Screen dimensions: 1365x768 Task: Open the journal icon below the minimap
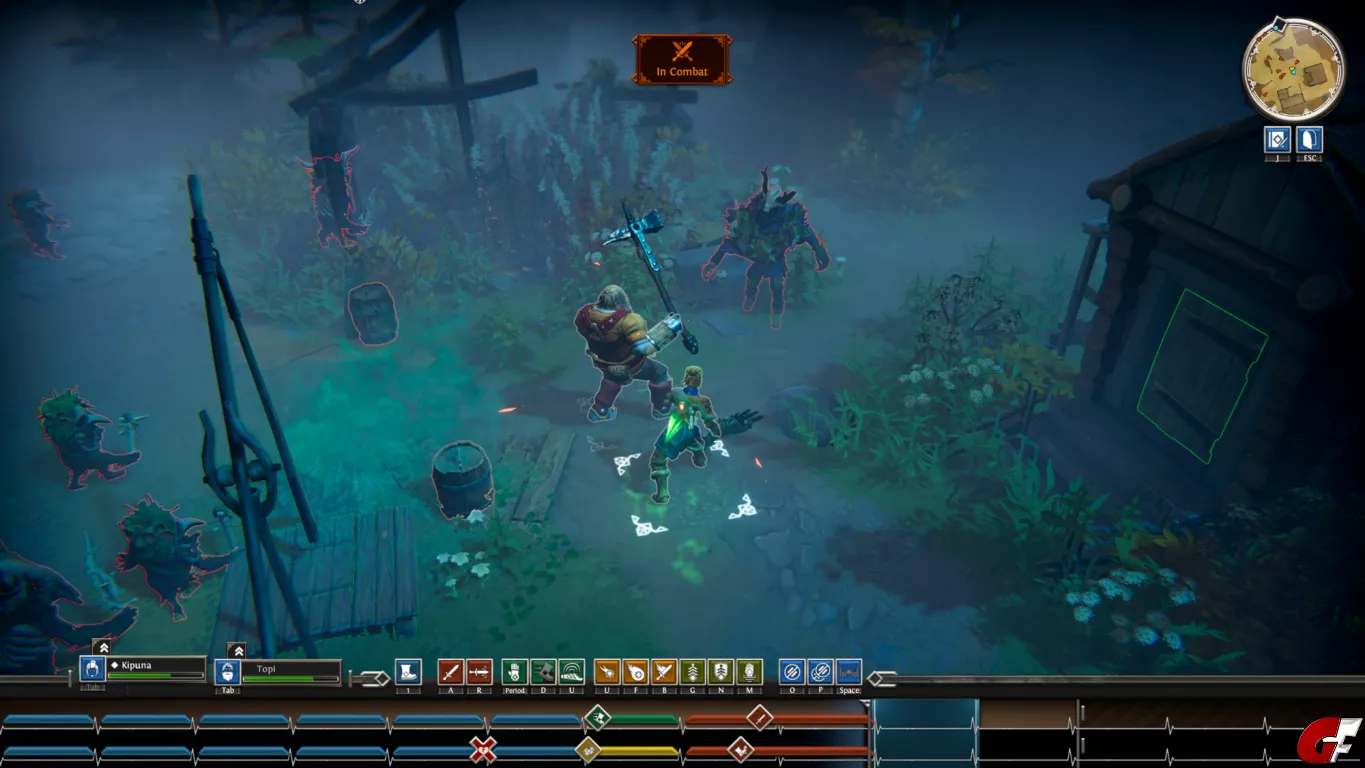click(x=1277, y=139)
